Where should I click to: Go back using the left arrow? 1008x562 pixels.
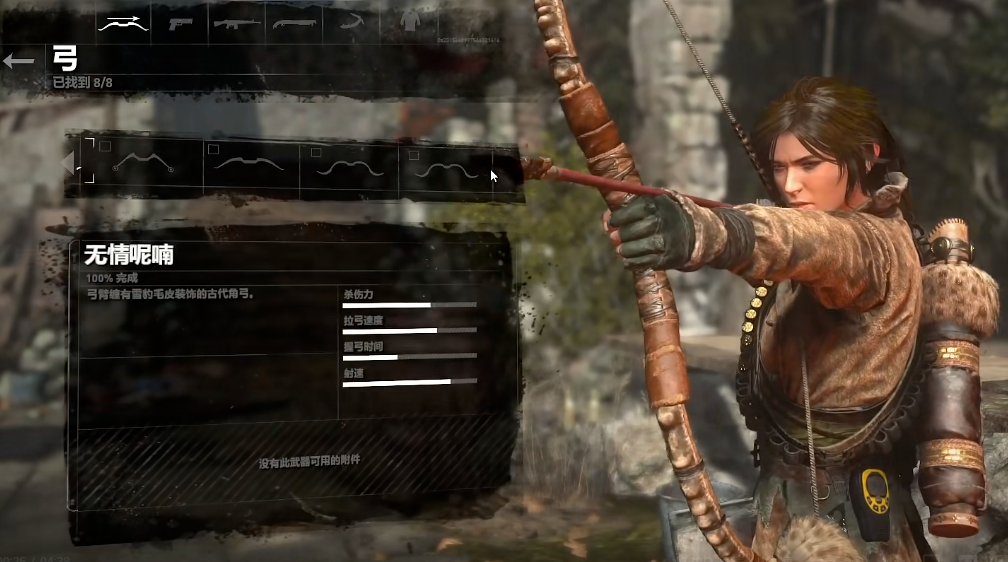click(x=18, y=61)
